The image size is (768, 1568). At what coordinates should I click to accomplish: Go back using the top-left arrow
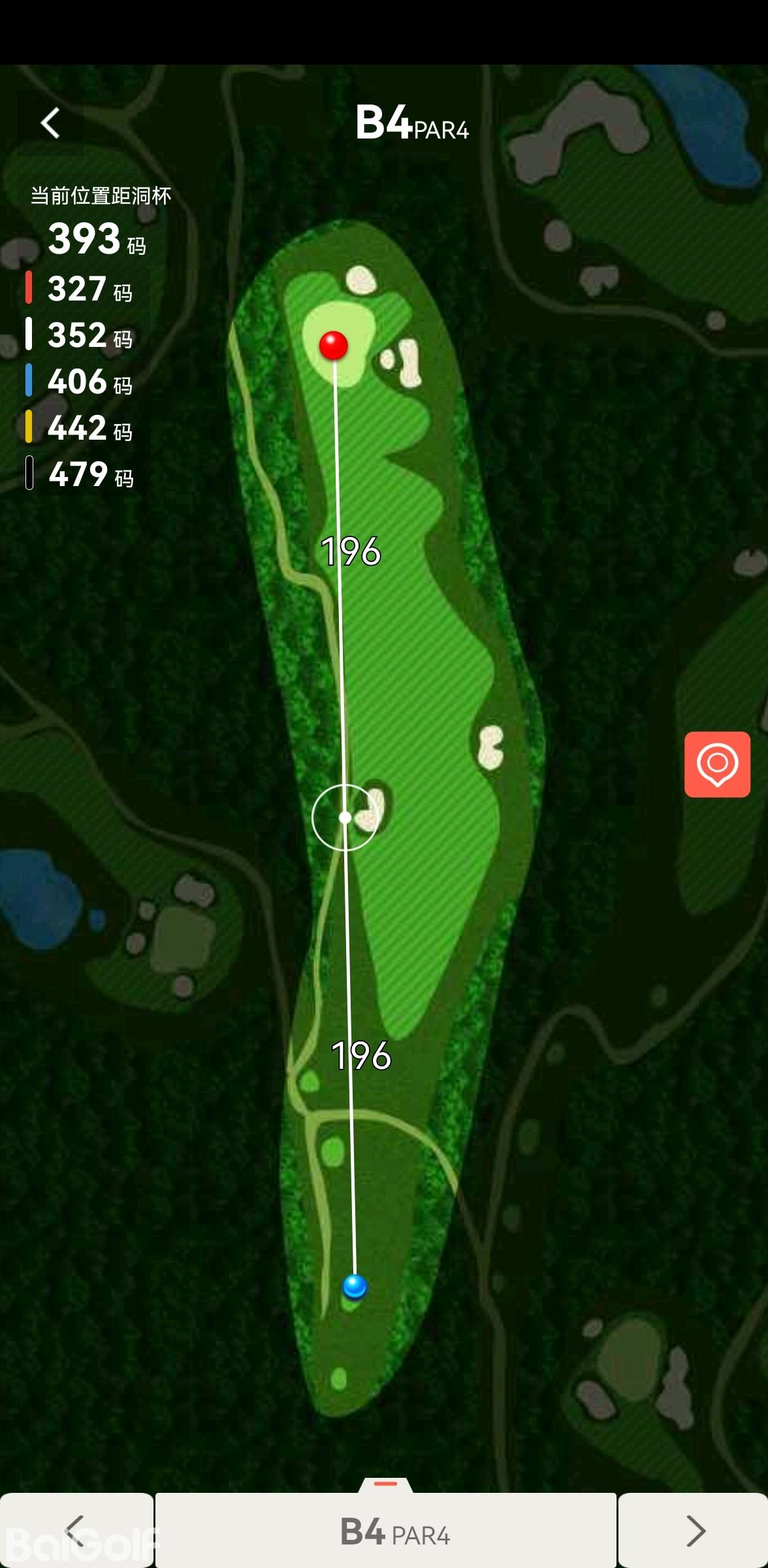(50, 123)
